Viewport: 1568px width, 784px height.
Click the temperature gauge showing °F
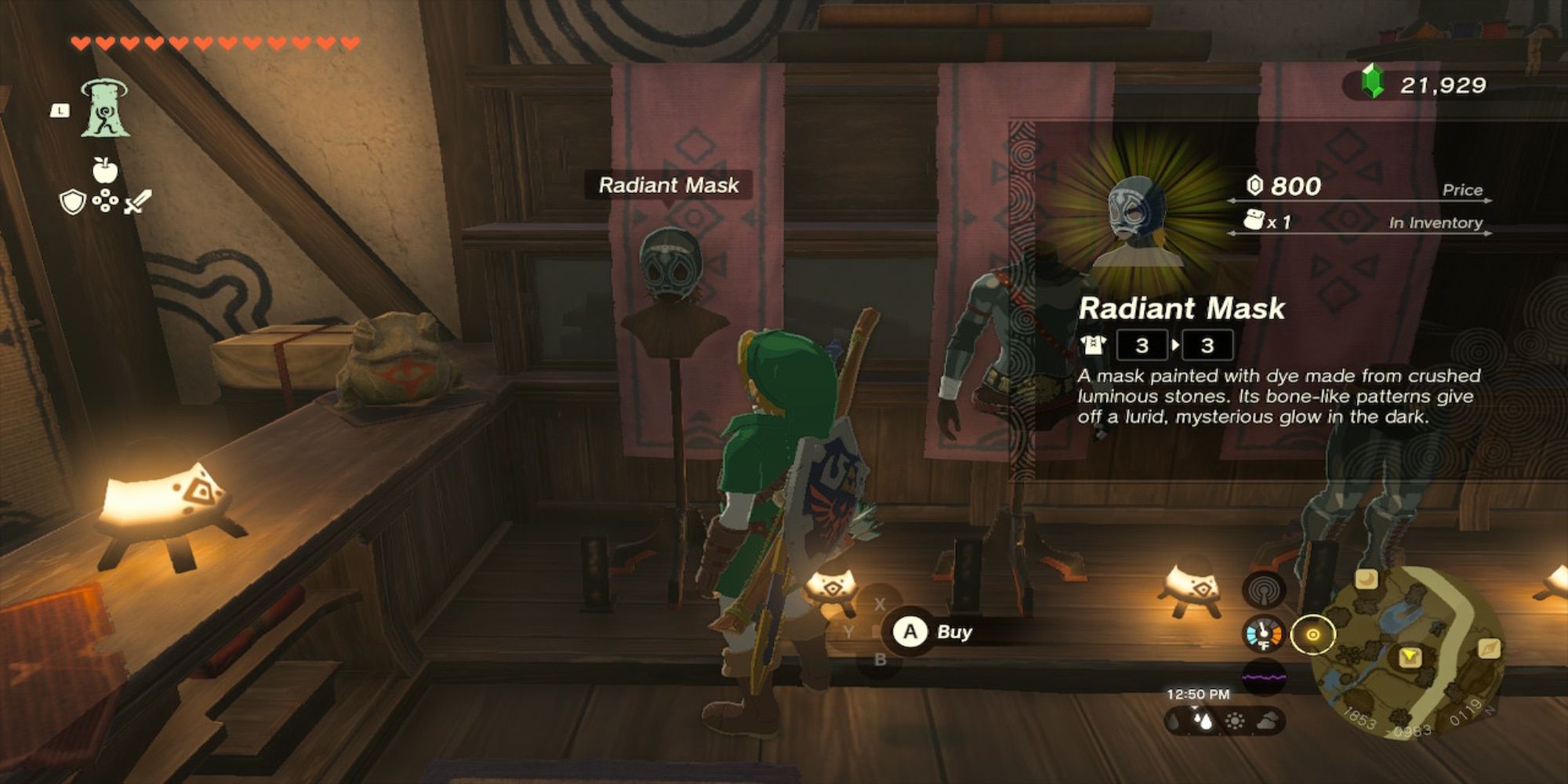1262,634
